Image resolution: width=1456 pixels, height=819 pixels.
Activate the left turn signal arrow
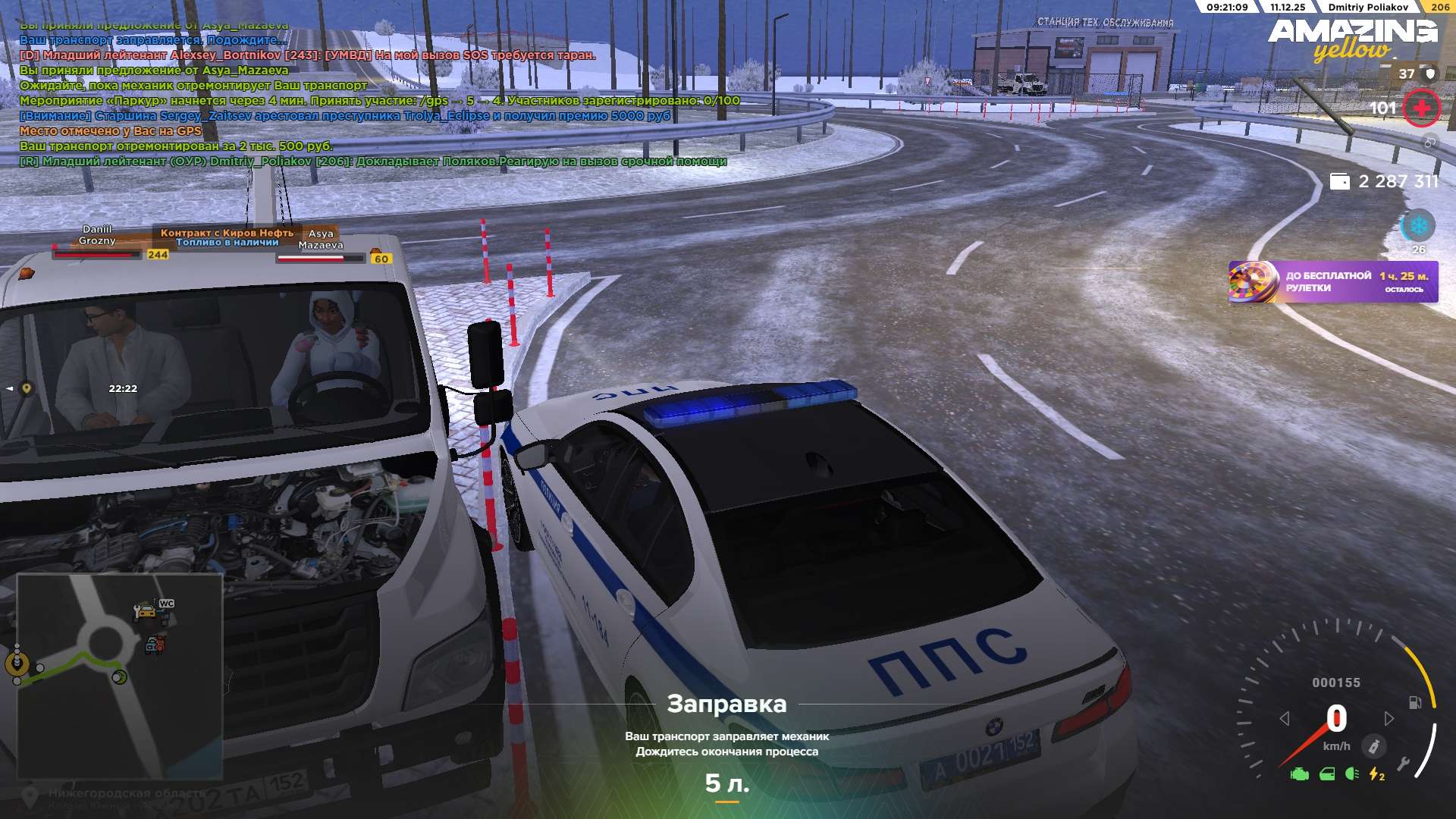(x=1285, y=718)
